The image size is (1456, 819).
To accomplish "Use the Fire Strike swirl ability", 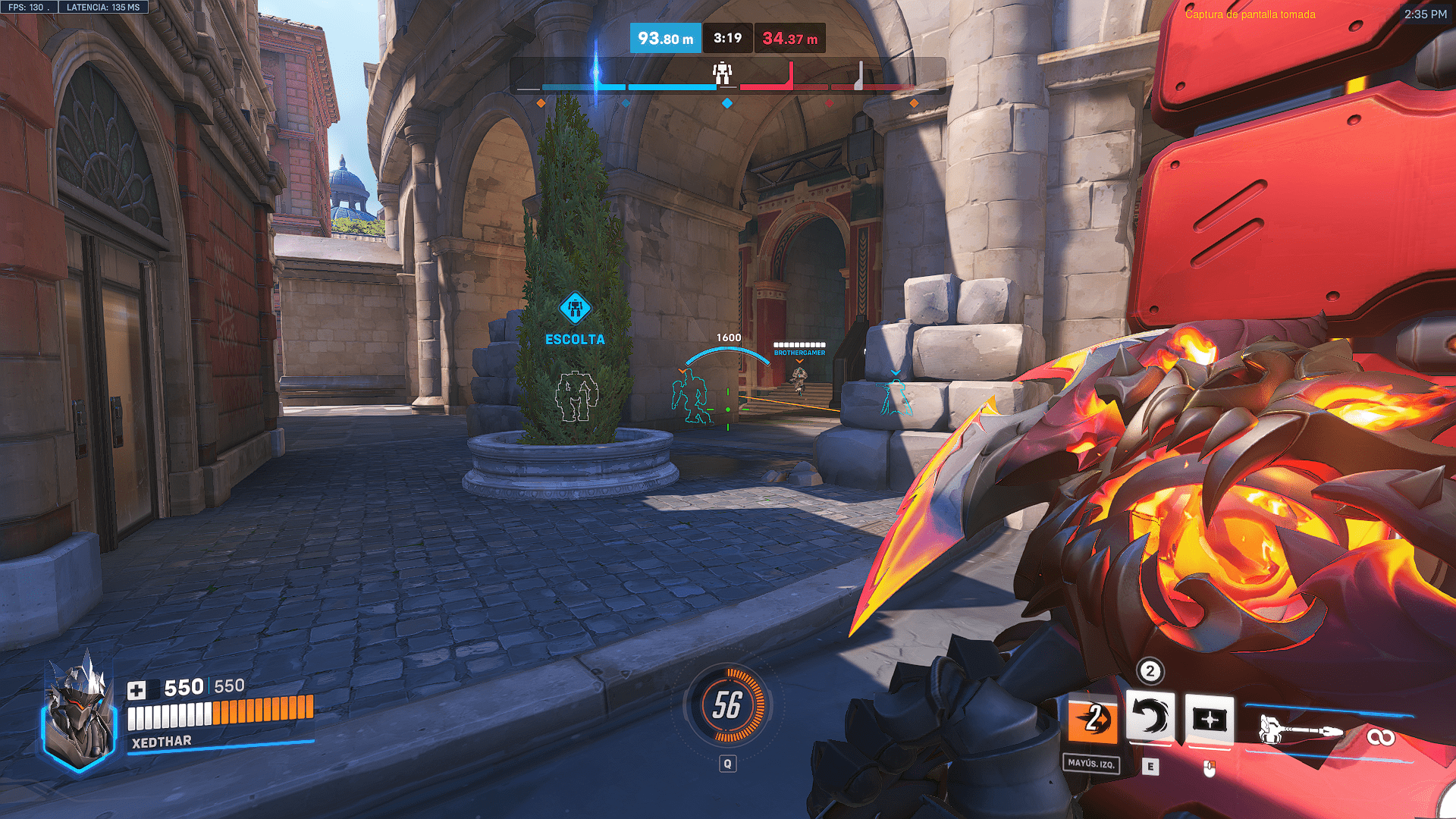I will pos(1150,717).
